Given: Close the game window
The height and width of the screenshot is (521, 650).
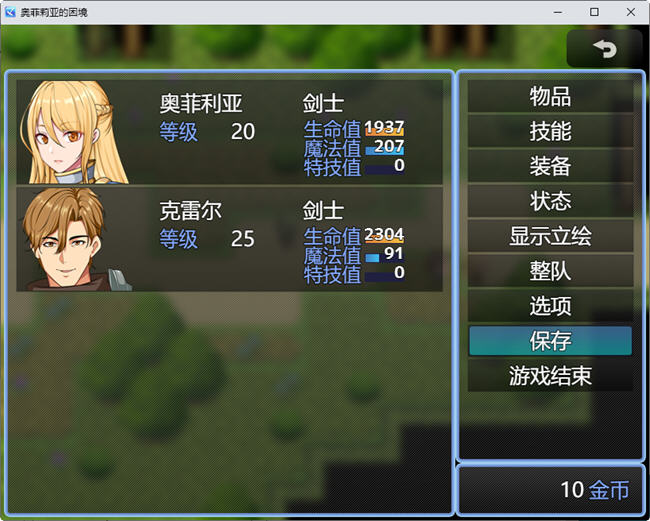Looking at the screenshot, I should pos(627,12).
